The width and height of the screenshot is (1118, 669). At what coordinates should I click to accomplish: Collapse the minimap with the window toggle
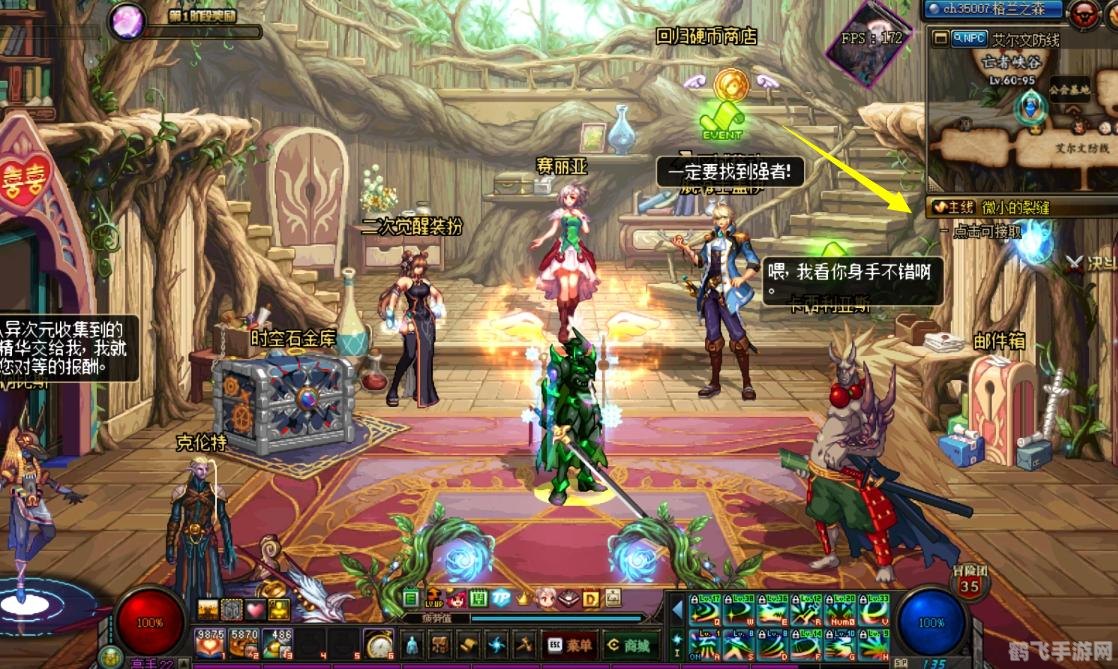point(940,38)
